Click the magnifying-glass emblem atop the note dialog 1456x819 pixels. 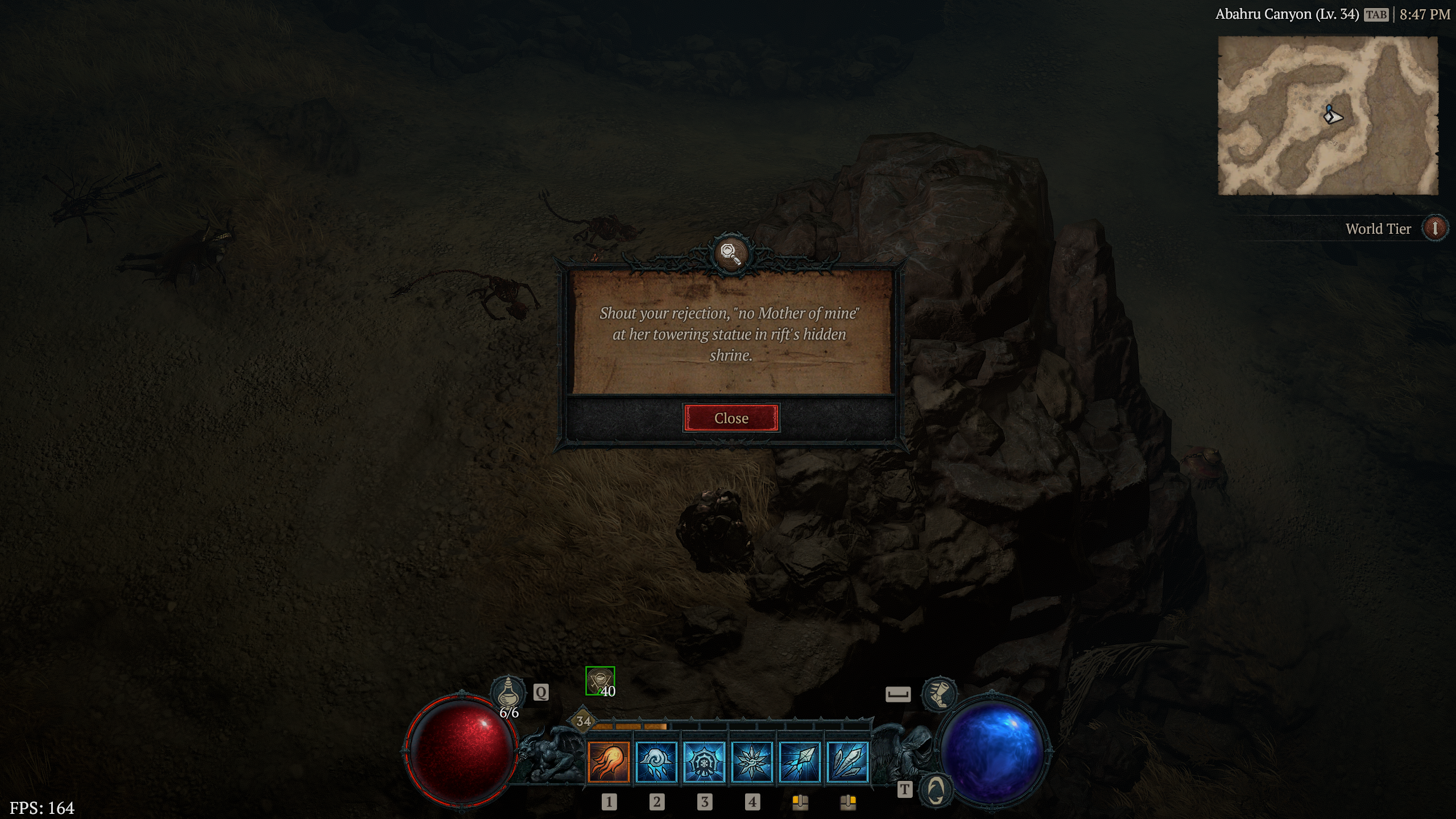click(x=730, y=254)
